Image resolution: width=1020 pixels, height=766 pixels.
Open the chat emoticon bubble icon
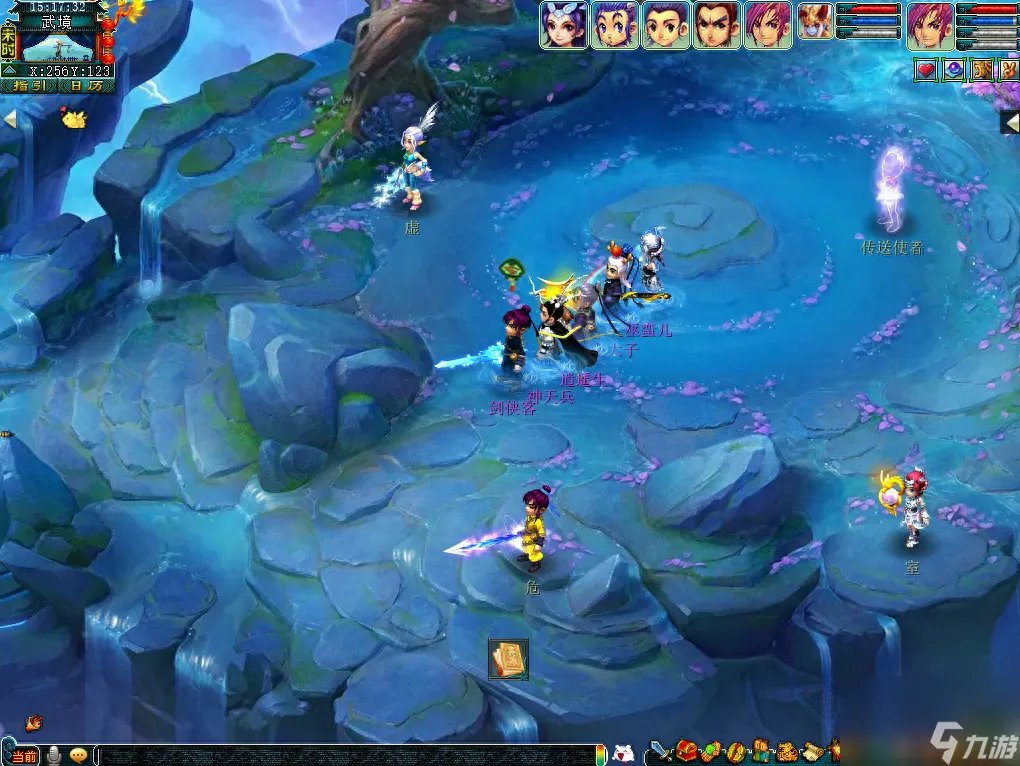(78, 754)
